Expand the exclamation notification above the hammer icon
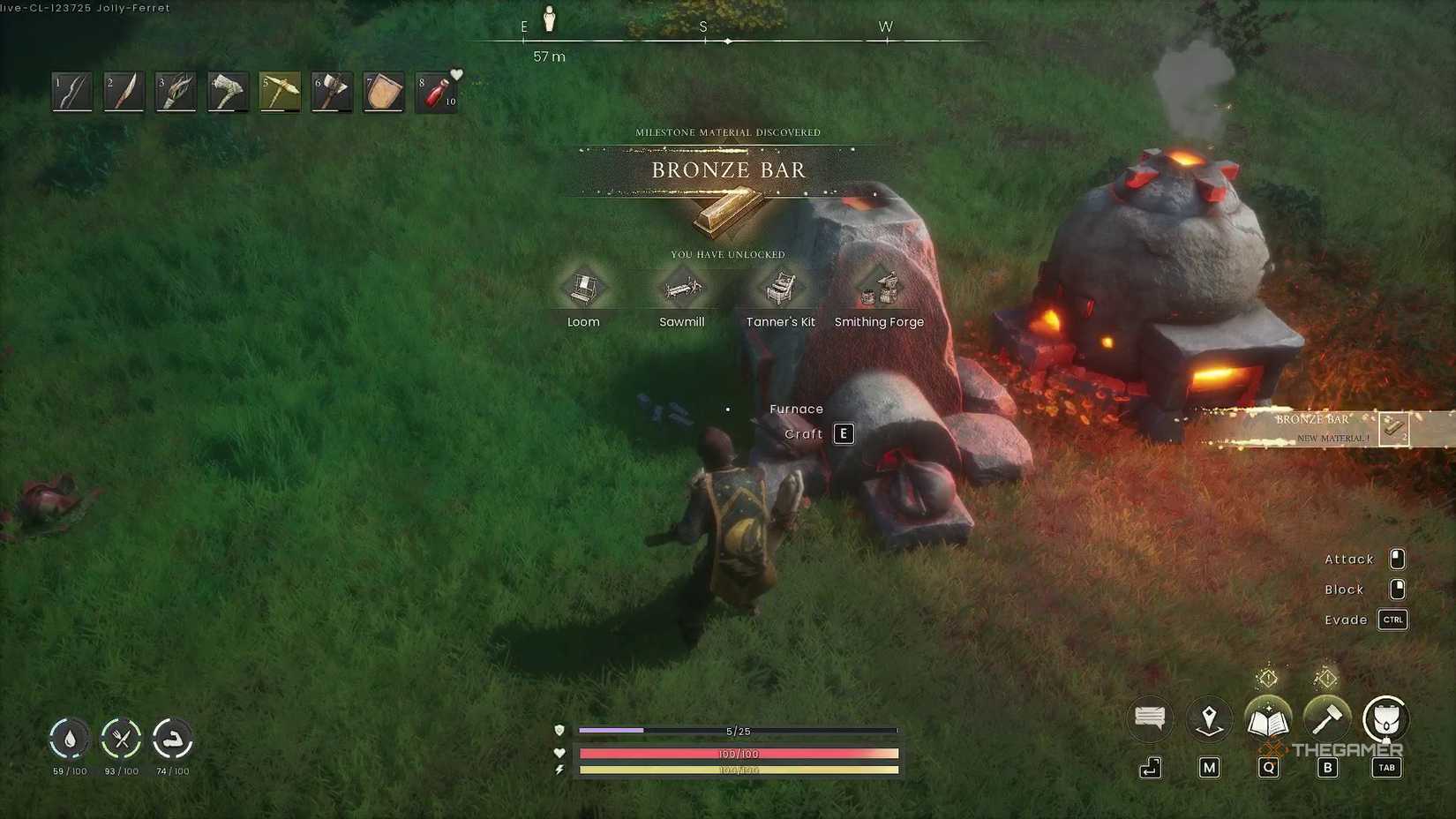The height and width of the screenshot is (819, 1456). 1327,678
